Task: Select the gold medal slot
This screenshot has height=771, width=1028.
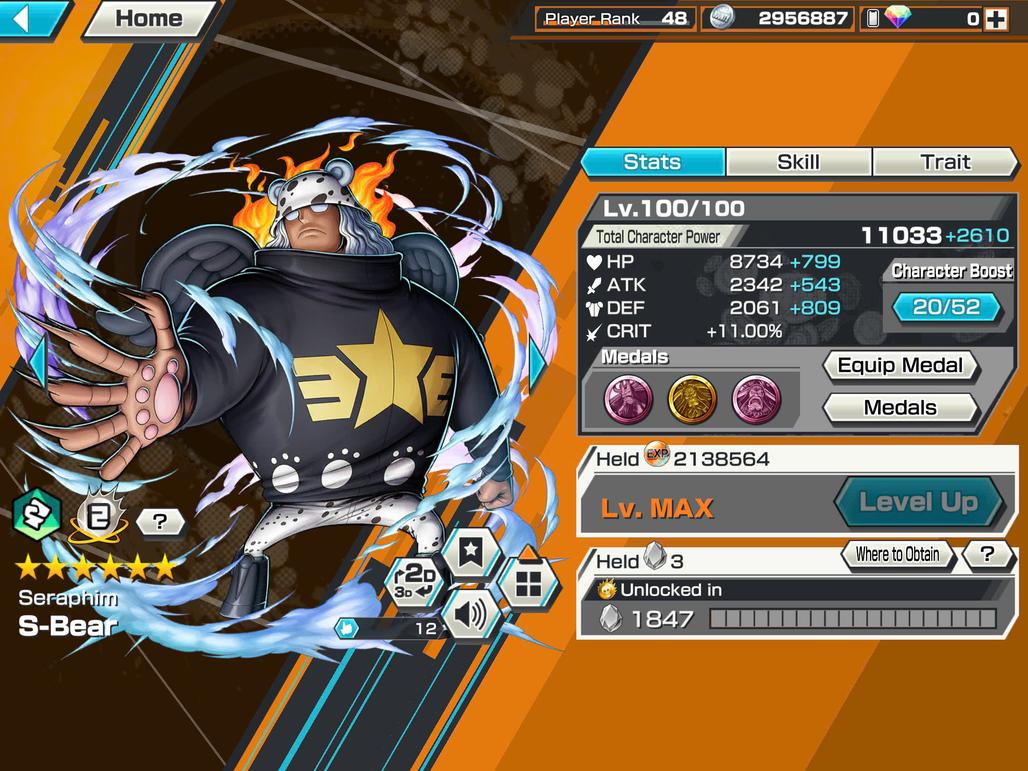Action: click(691, 399)
